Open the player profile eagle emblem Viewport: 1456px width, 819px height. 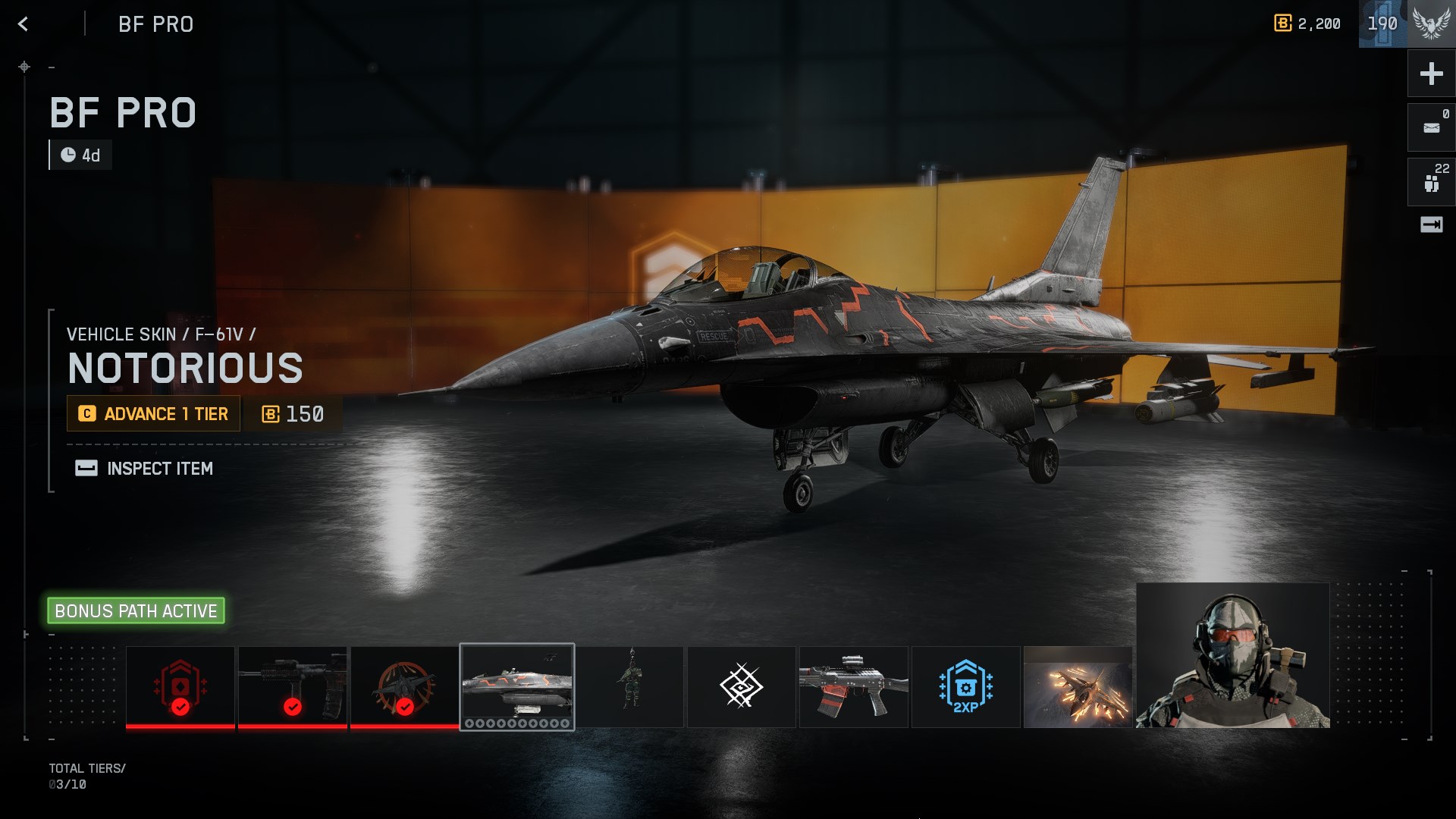coord(1431,24)
